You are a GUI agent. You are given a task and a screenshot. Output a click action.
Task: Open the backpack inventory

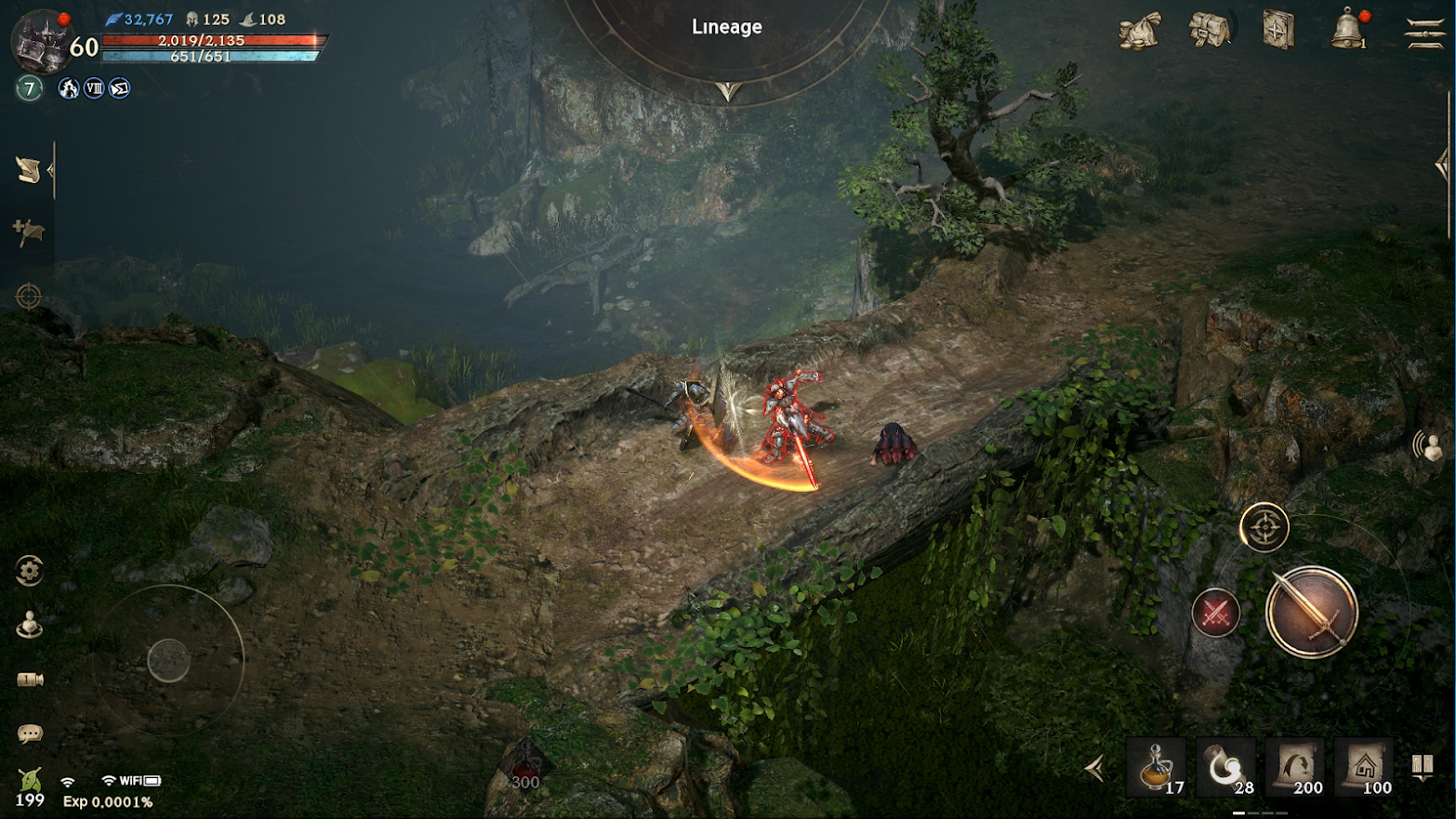1210,31
